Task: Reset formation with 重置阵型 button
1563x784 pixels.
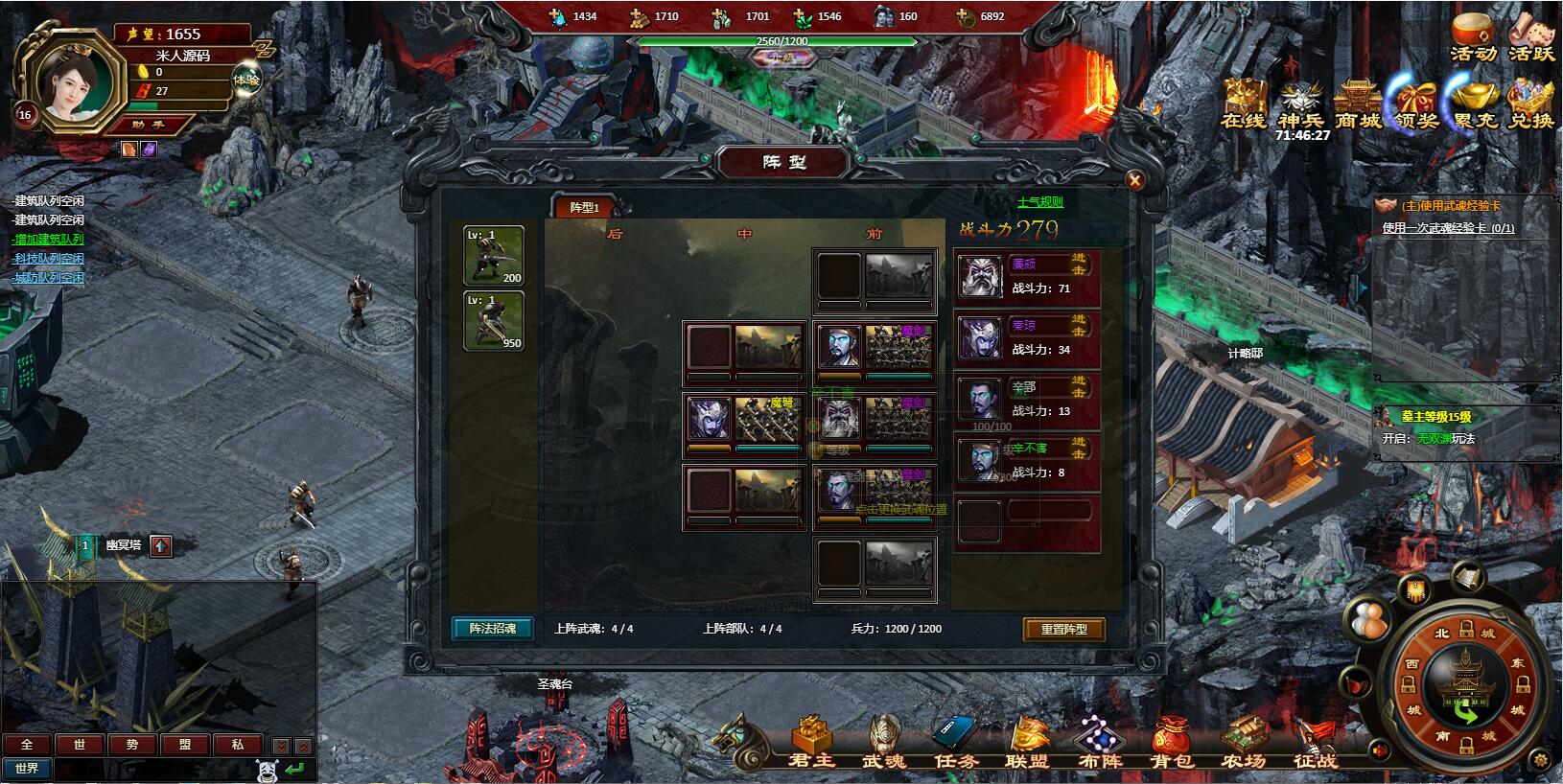Action: (1063, 629)
